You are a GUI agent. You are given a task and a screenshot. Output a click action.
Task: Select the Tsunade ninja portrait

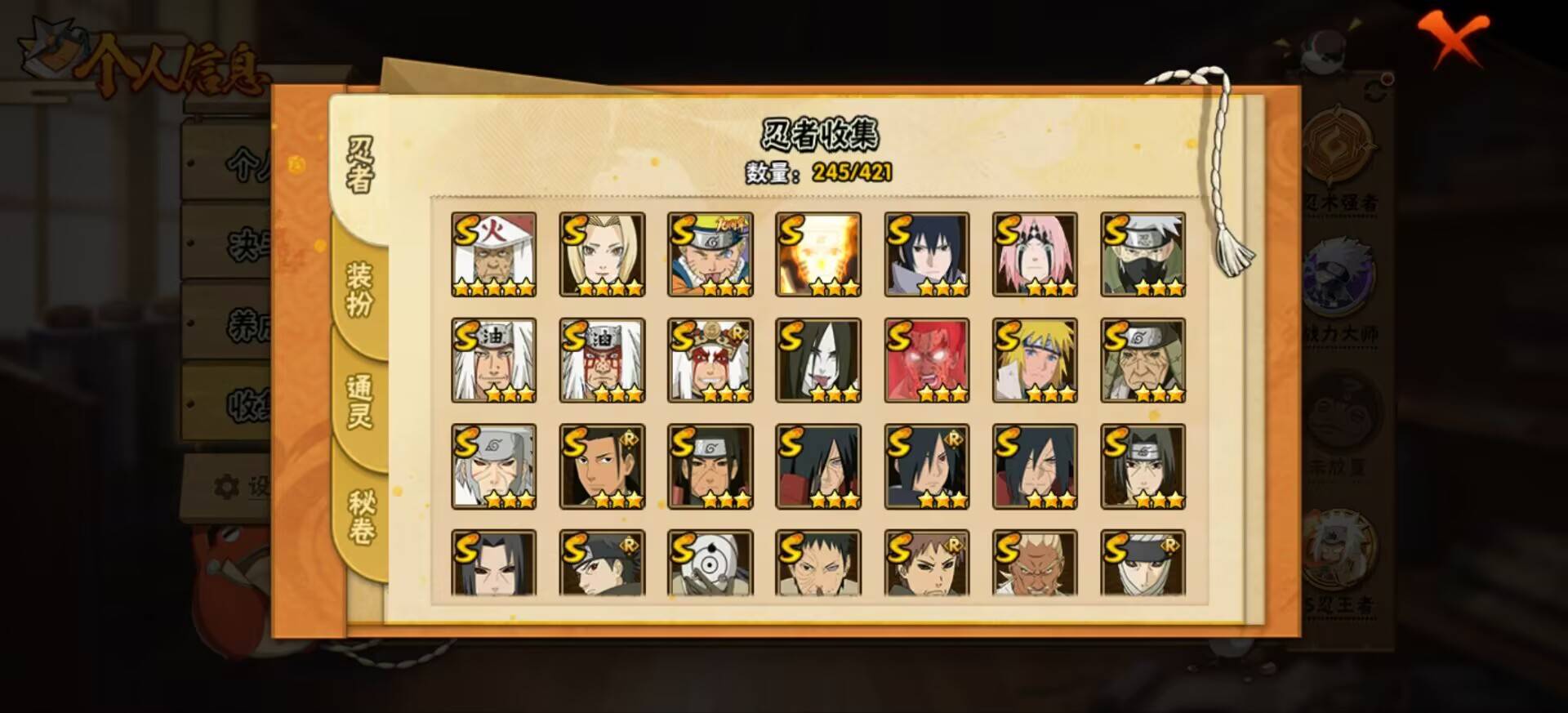tap(602, 252)
